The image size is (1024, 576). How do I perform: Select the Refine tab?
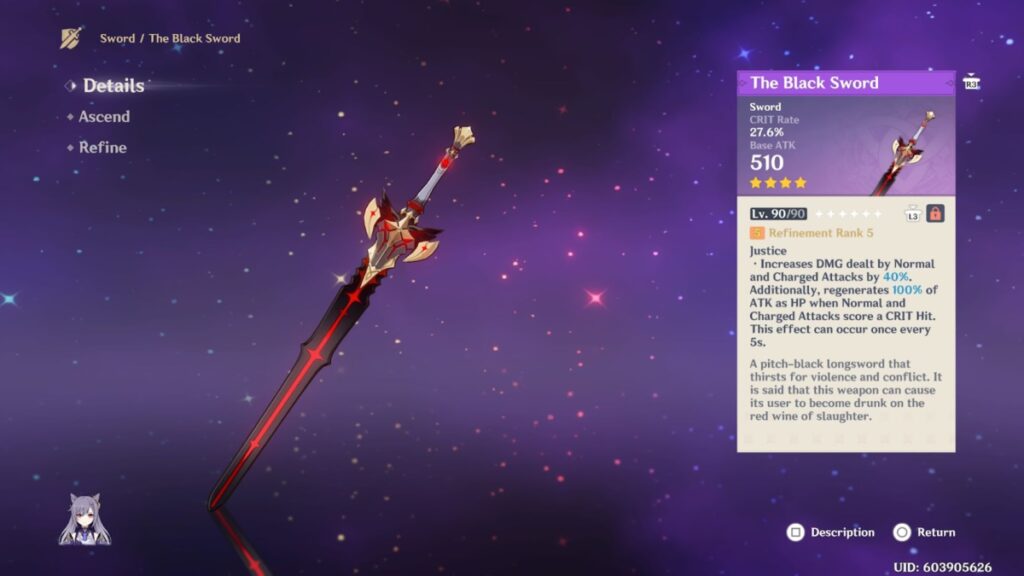(103, 148)
